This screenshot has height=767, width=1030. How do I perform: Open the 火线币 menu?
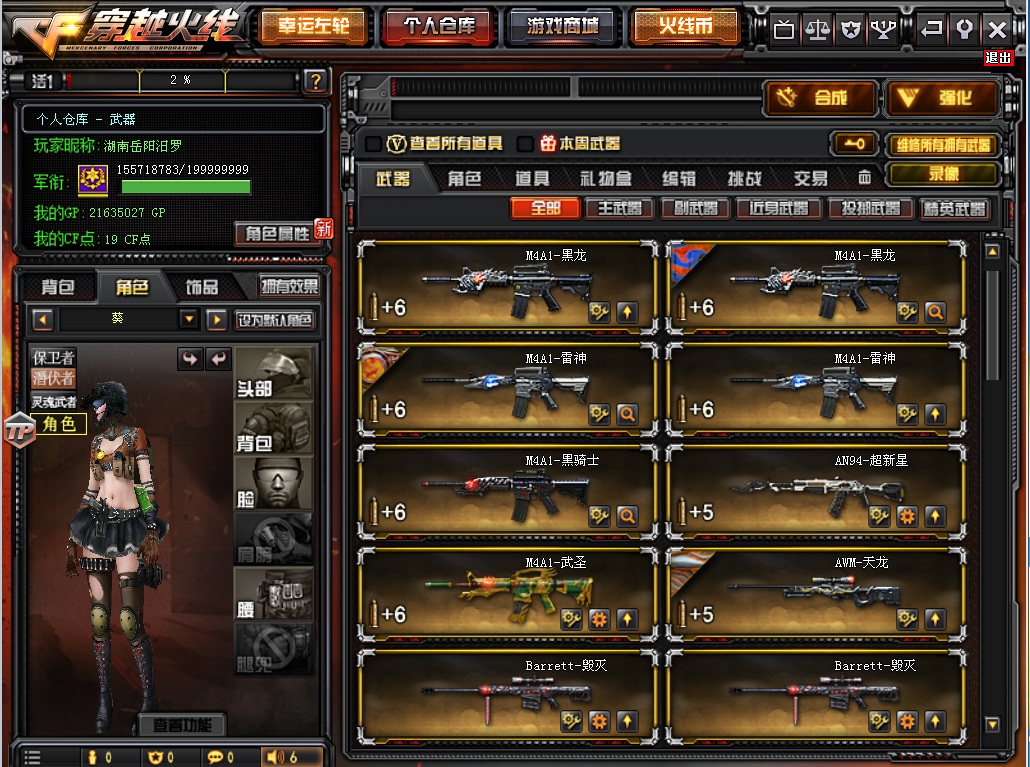coord(686,27)
